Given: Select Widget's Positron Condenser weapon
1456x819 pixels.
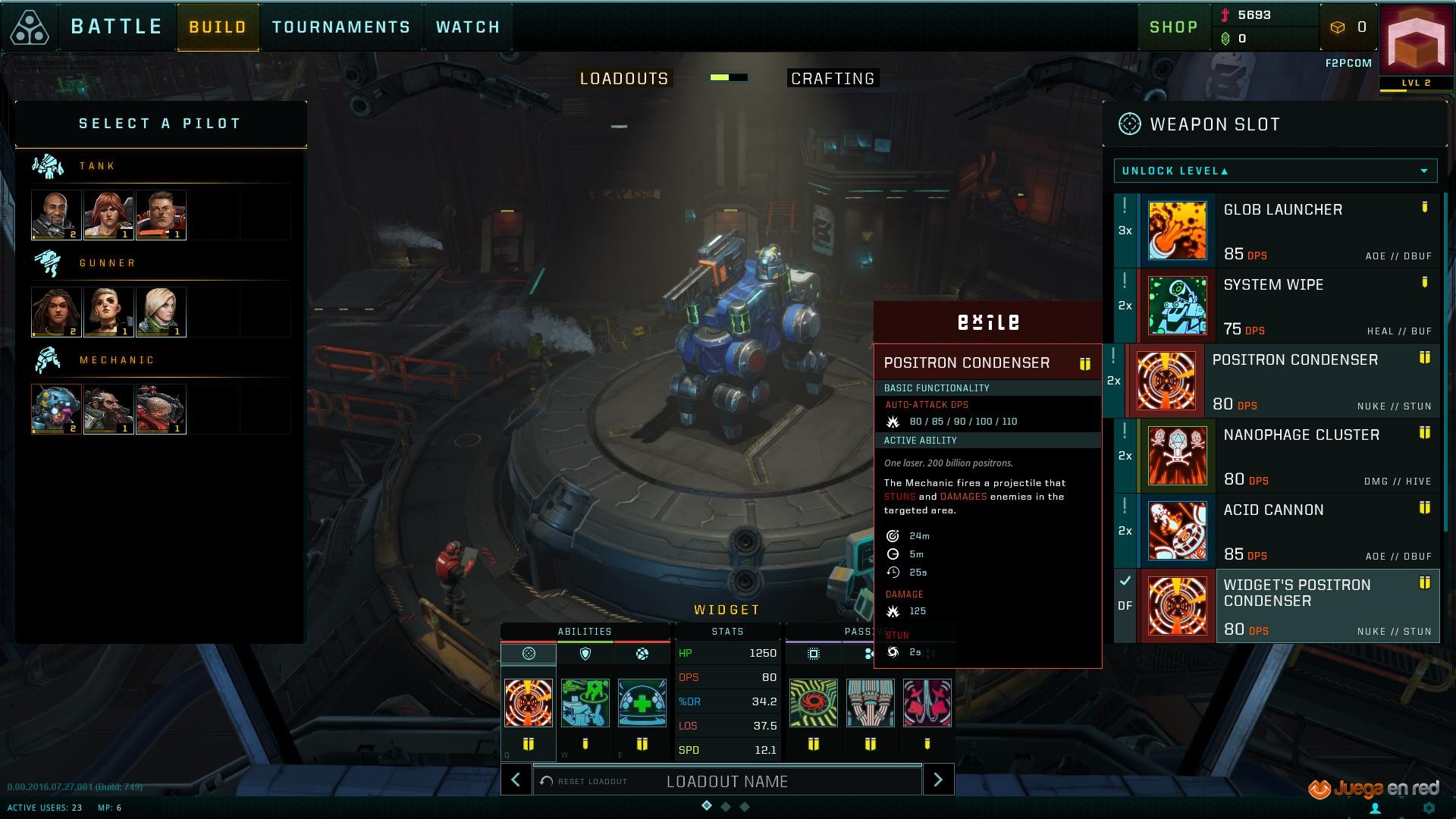Looking at the screenshot, I should [1288, 606].
